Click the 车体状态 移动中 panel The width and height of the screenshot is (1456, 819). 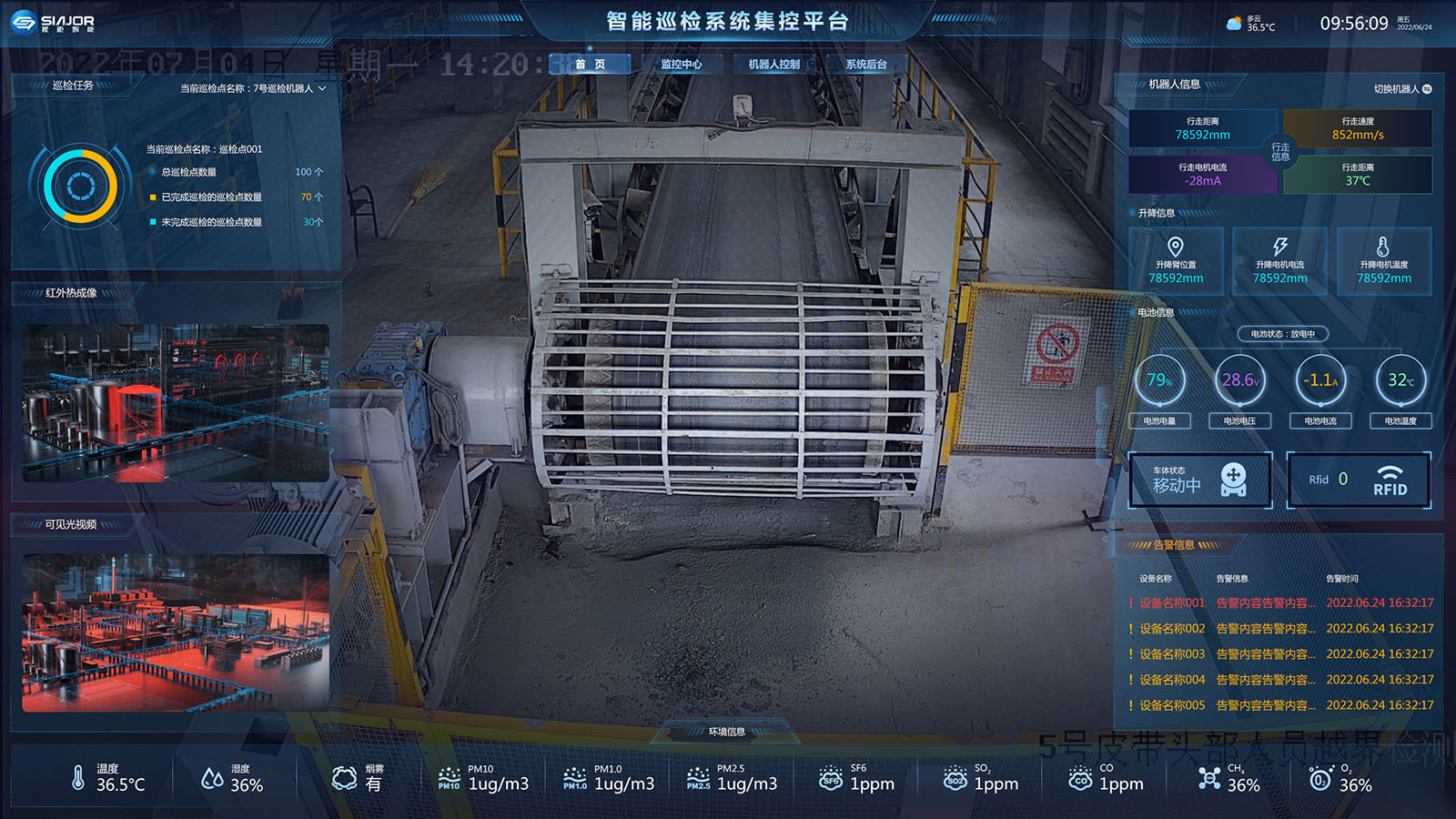(x=1200, y=480)
